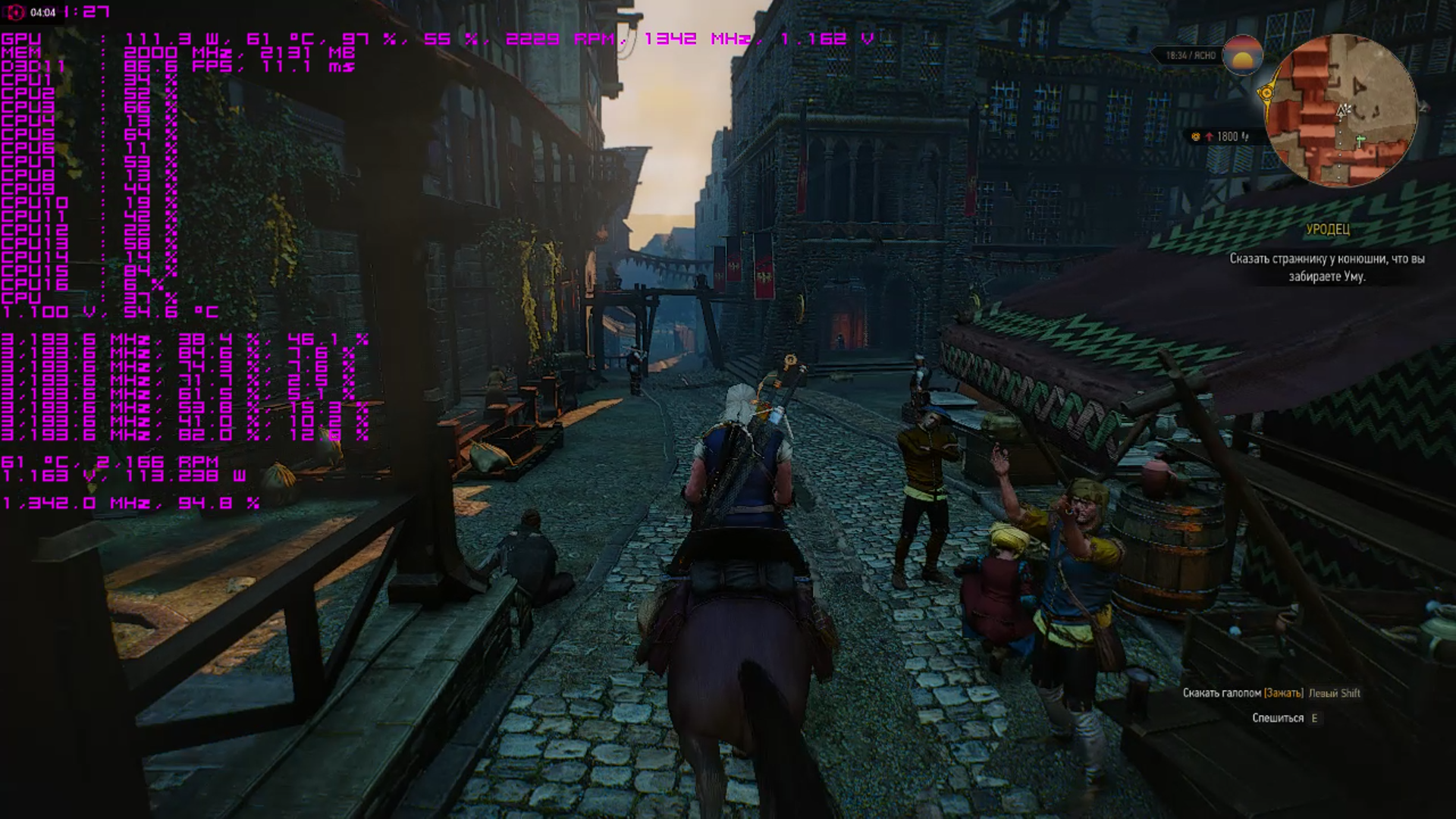Select the yellow quest marker on minimap edge
The width and height of the screenshot is (1456, 819).
pyautogui.click(x=1266, y=93)
